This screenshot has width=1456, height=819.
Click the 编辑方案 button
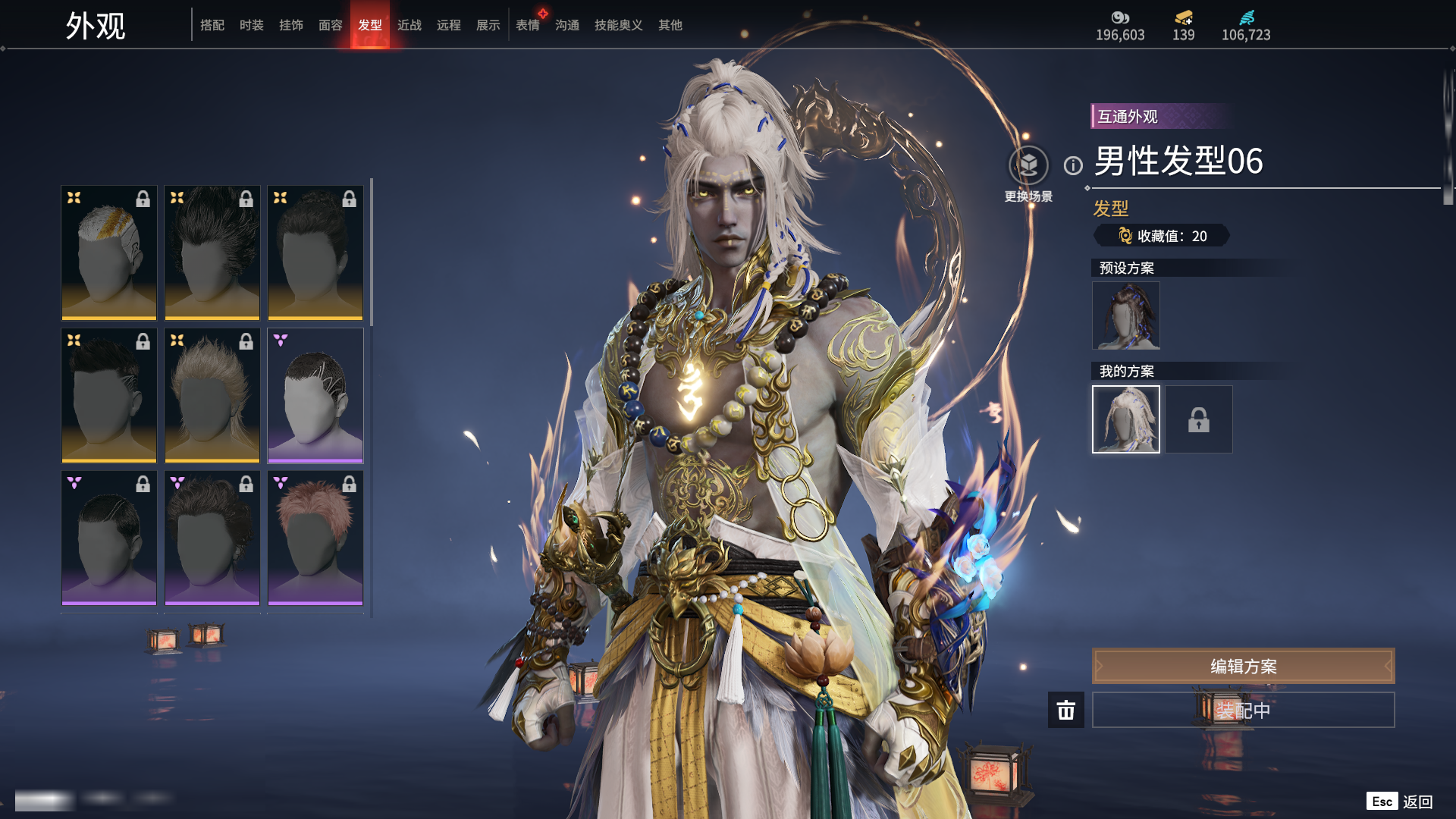1243,666
